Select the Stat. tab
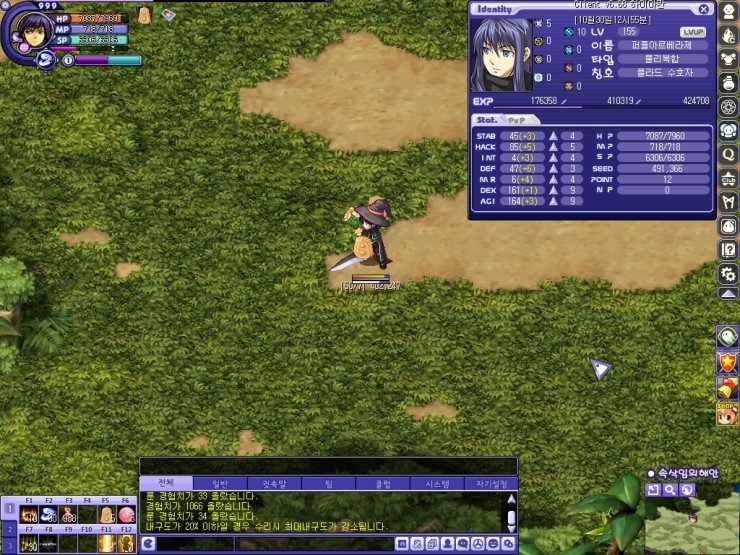740x555 pixels. point(487,120)
